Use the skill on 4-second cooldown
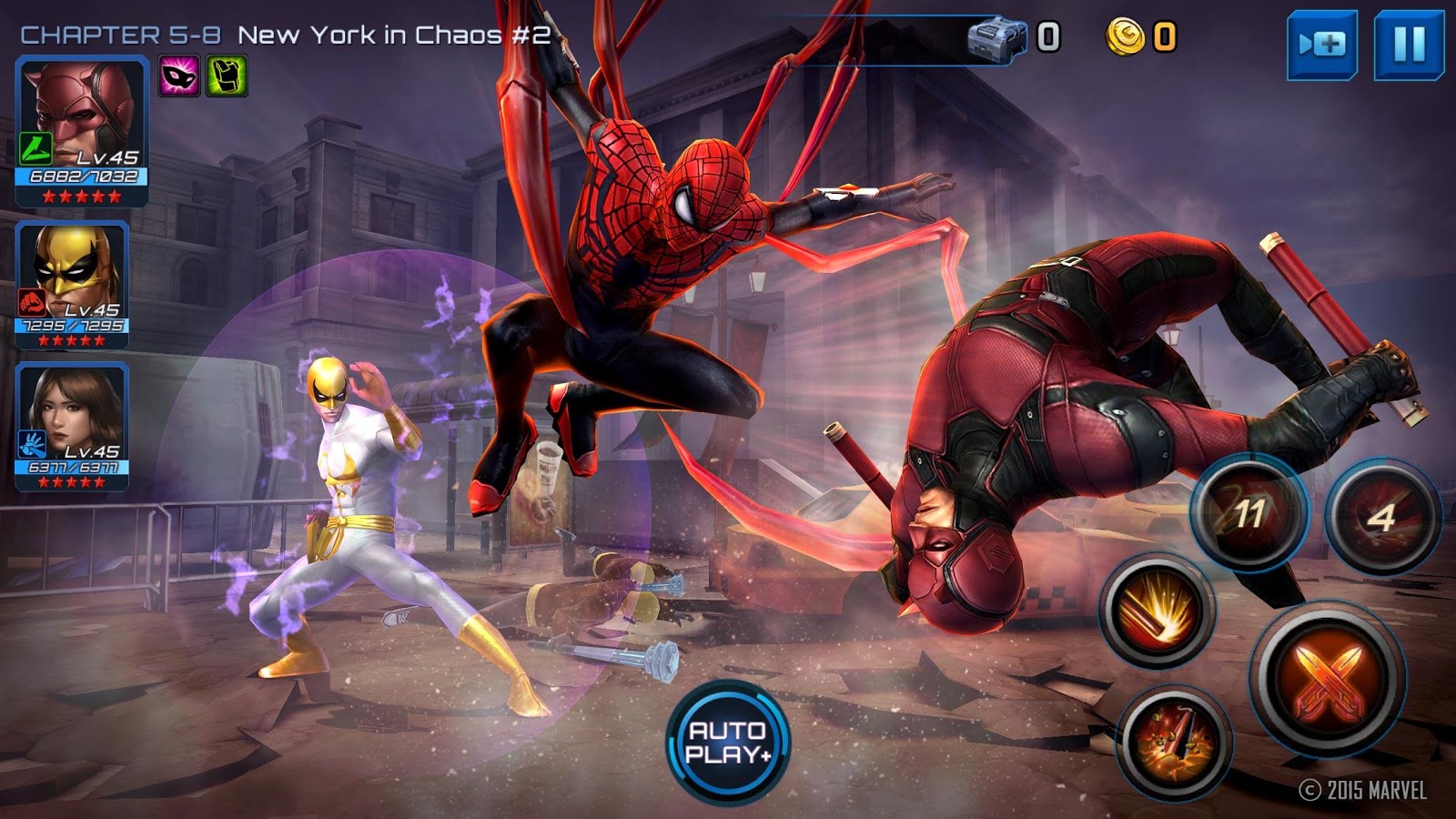 [x=1381, y=517]
